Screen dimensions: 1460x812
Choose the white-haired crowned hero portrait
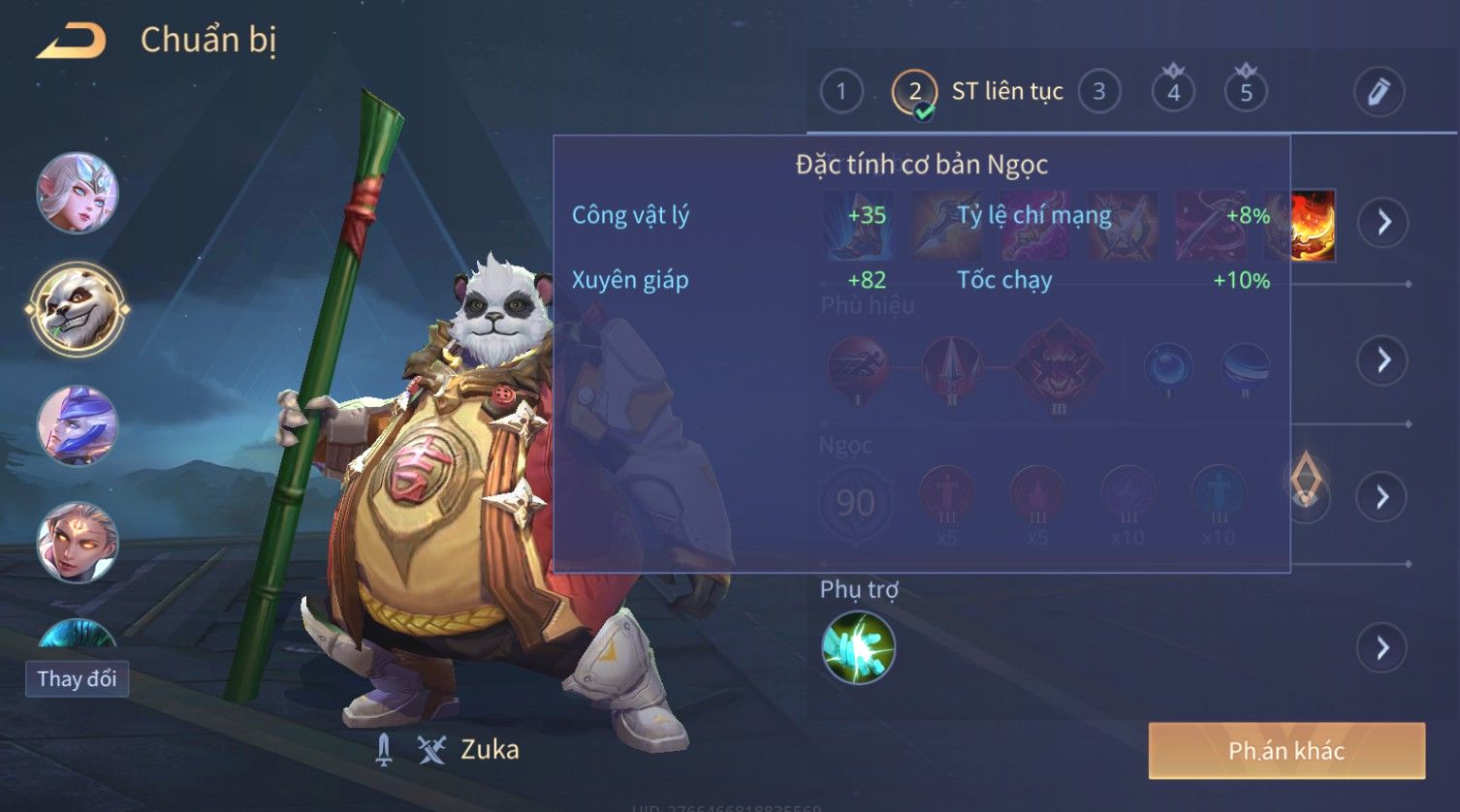(77, 192)
